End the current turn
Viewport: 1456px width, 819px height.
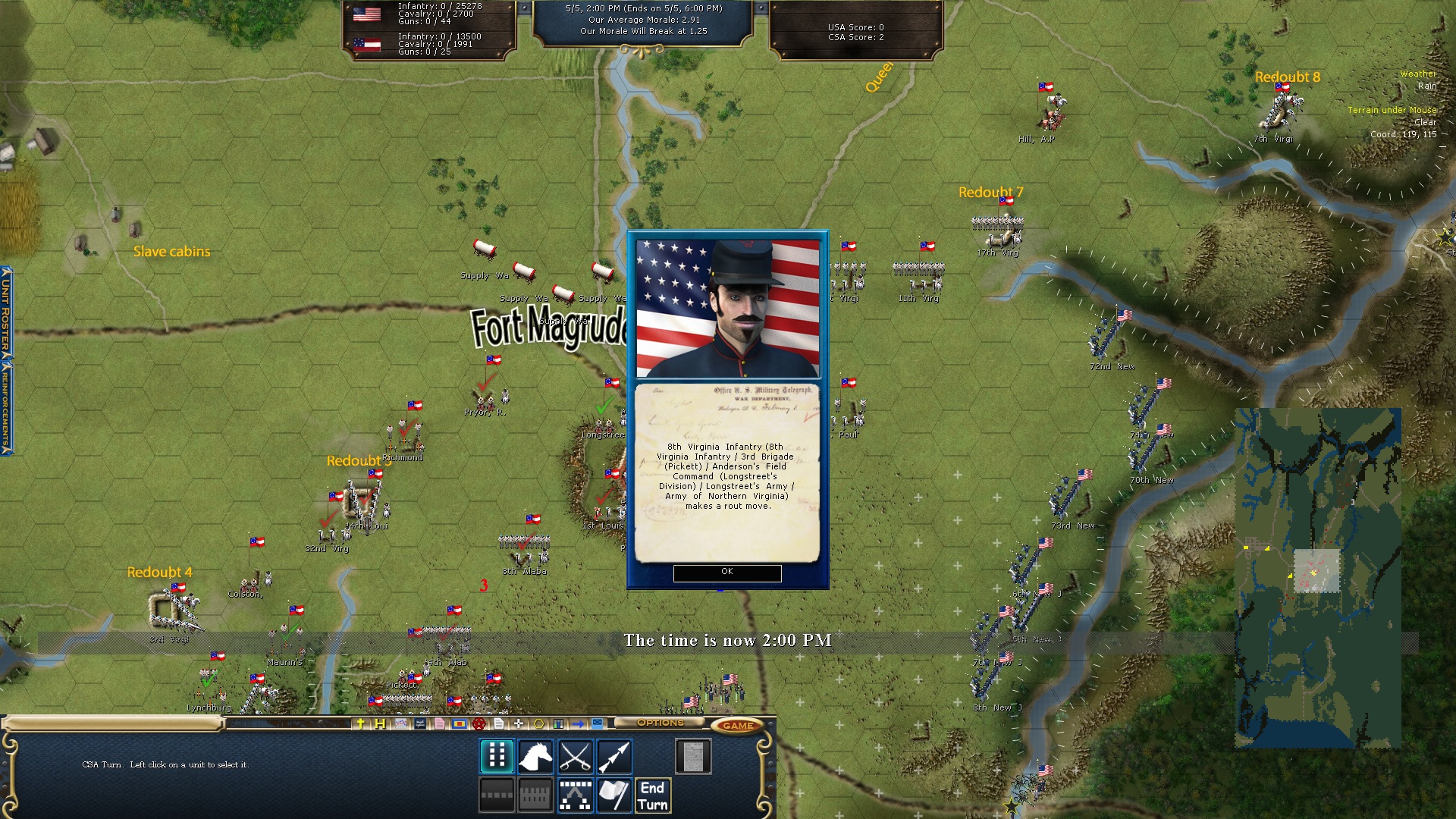(x=652, y=796)
